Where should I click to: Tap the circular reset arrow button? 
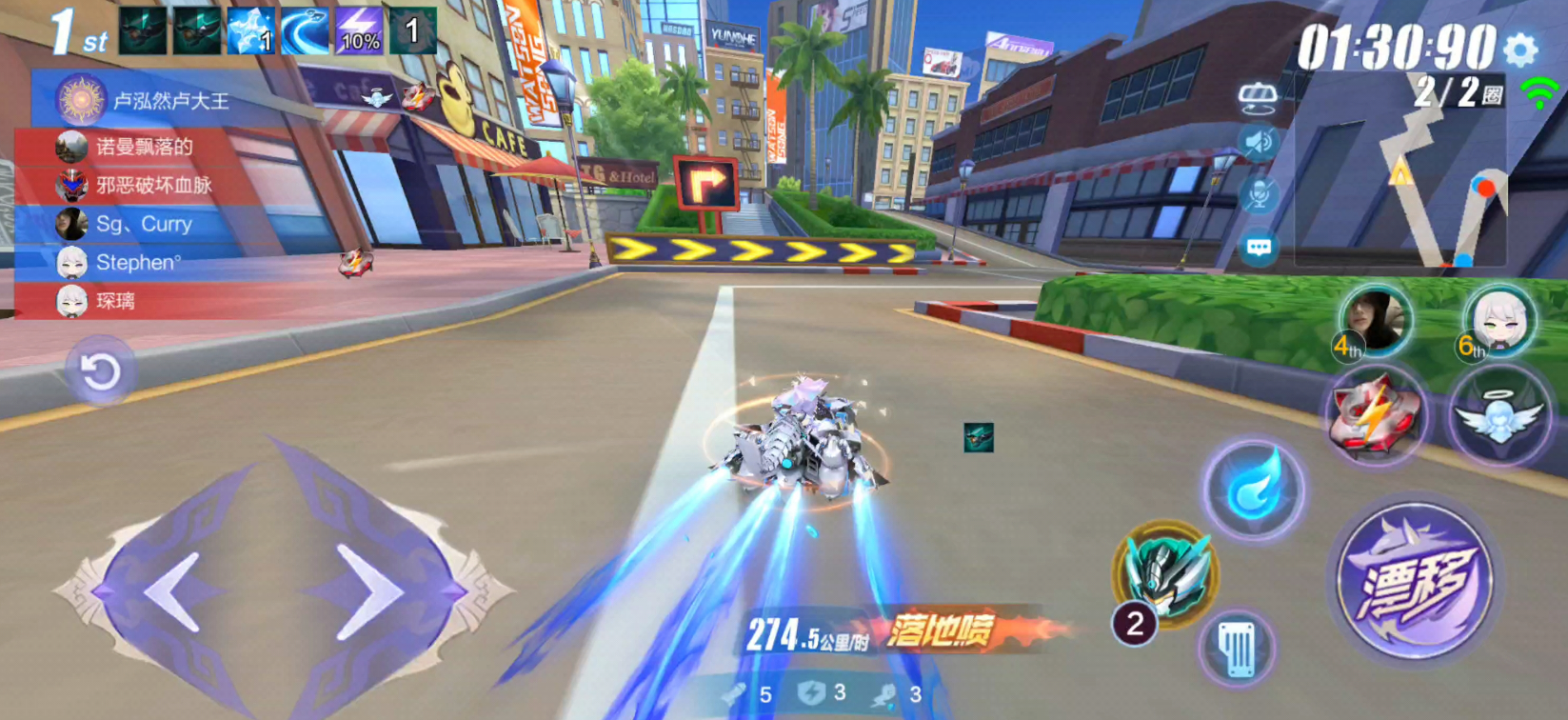pyautogui.click(x=99, y=371)
